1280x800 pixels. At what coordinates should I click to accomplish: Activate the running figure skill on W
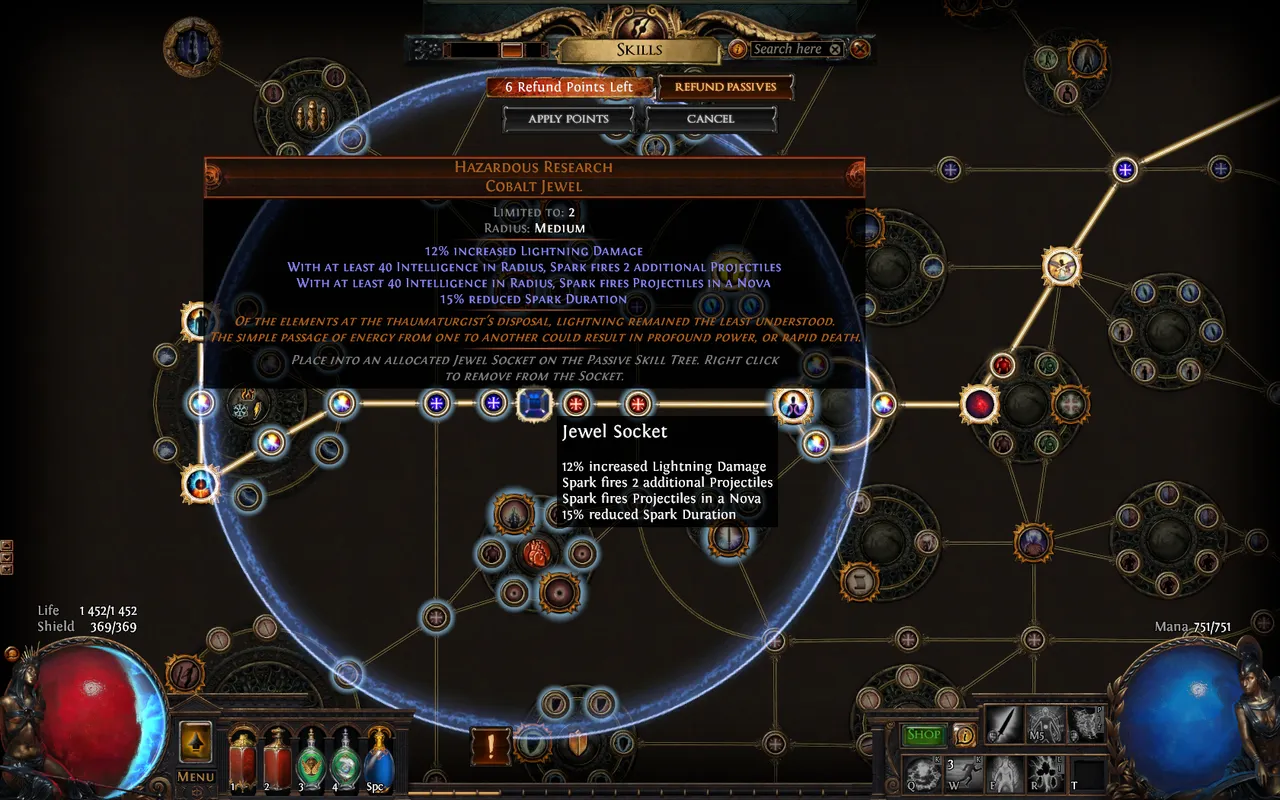tap(965, 773)
